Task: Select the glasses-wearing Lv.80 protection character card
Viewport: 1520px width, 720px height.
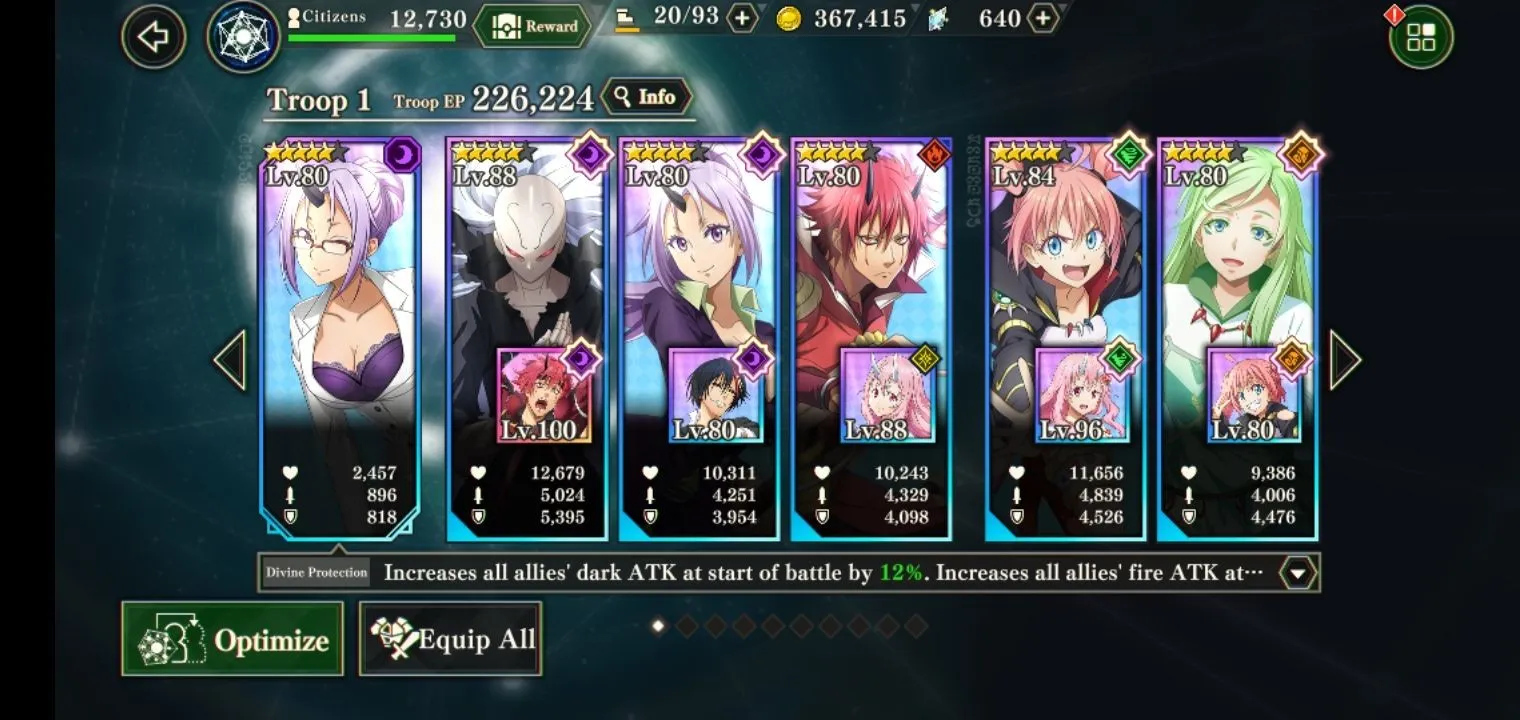Action: click(338, 300)
